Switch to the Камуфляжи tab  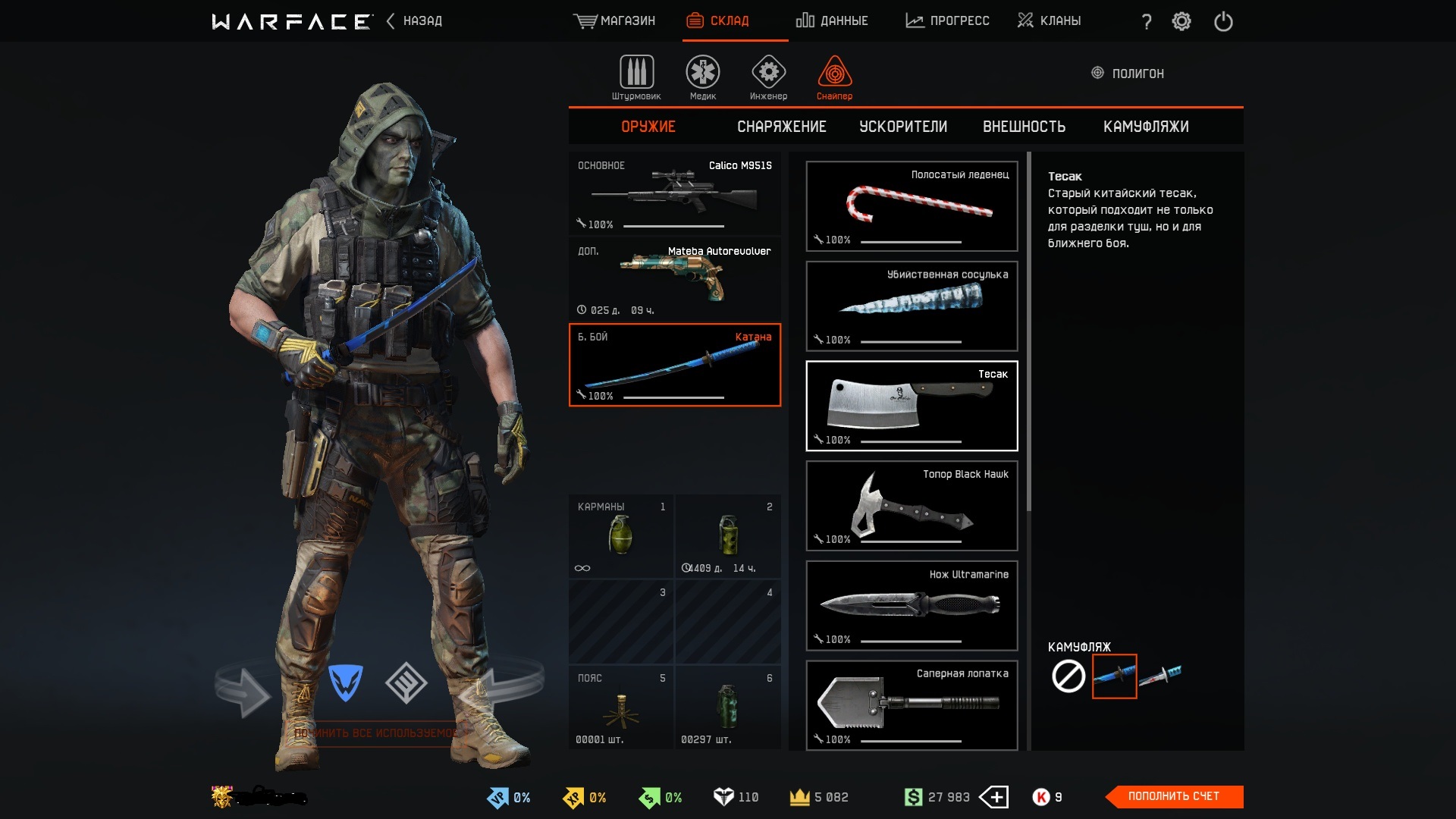click(x=1146, y=127)
